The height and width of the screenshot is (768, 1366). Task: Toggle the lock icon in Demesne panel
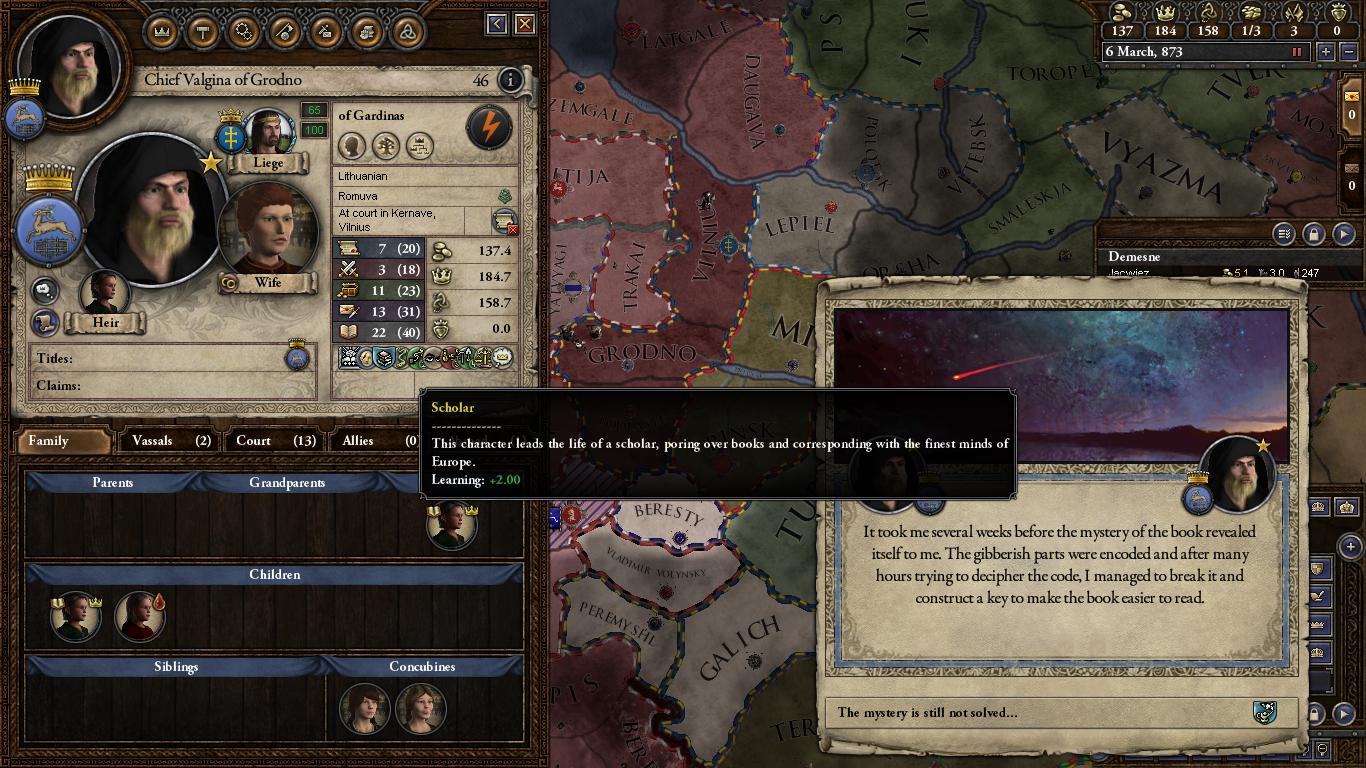pyautogui.click(x=1312, y=236)
